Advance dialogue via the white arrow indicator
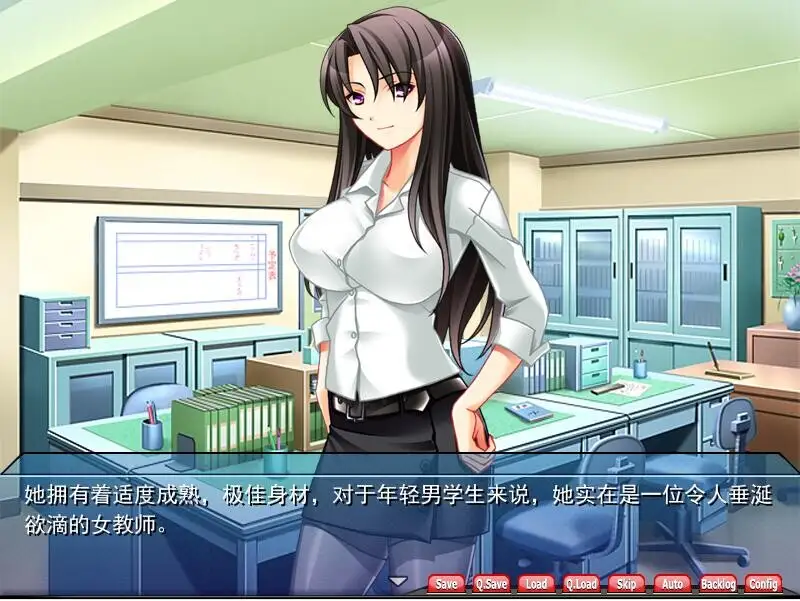Screen dimensions: 800x601 point(398,581)
